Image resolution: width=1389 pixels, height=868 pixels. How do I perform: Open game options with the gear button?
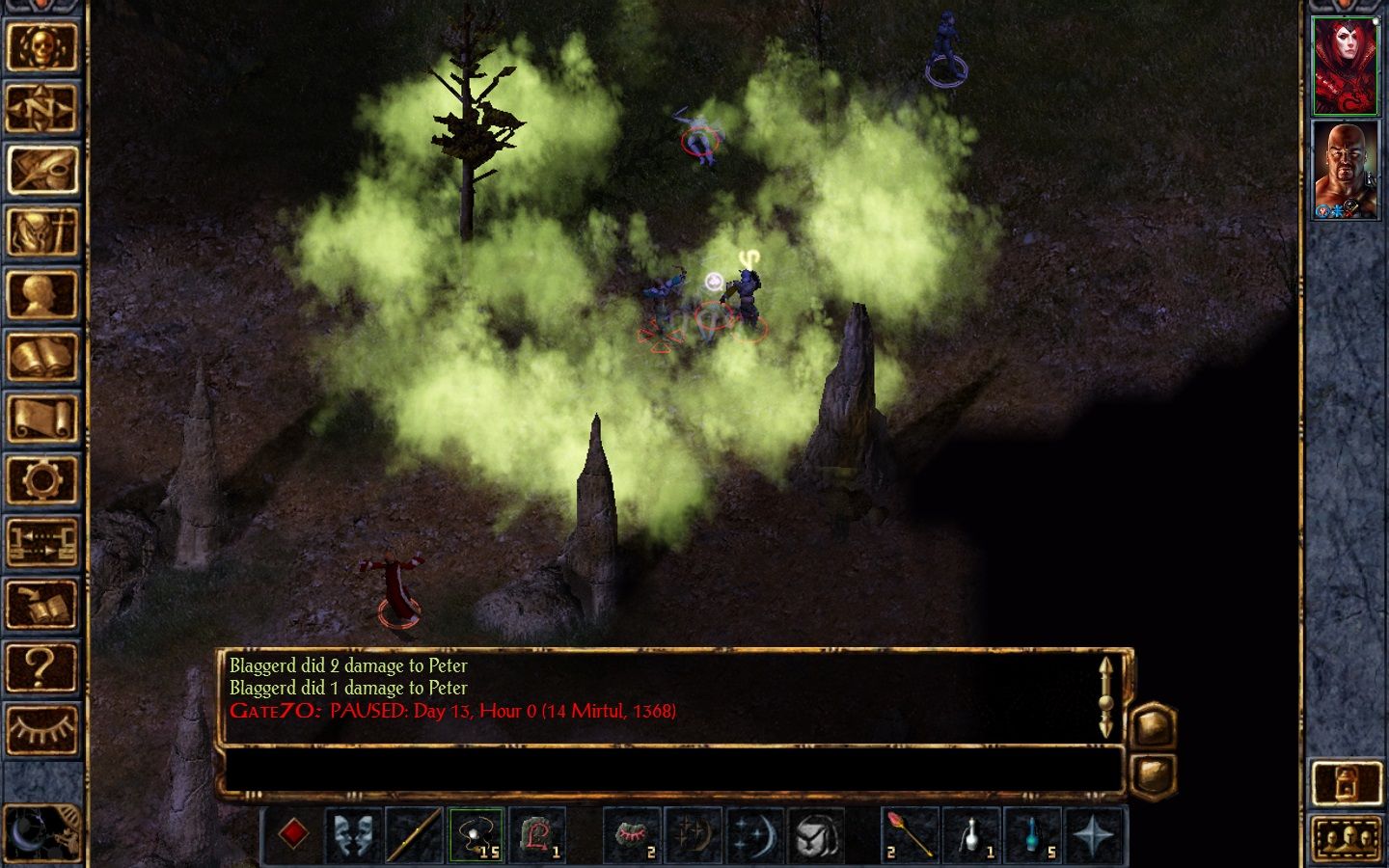pos(41,479)
